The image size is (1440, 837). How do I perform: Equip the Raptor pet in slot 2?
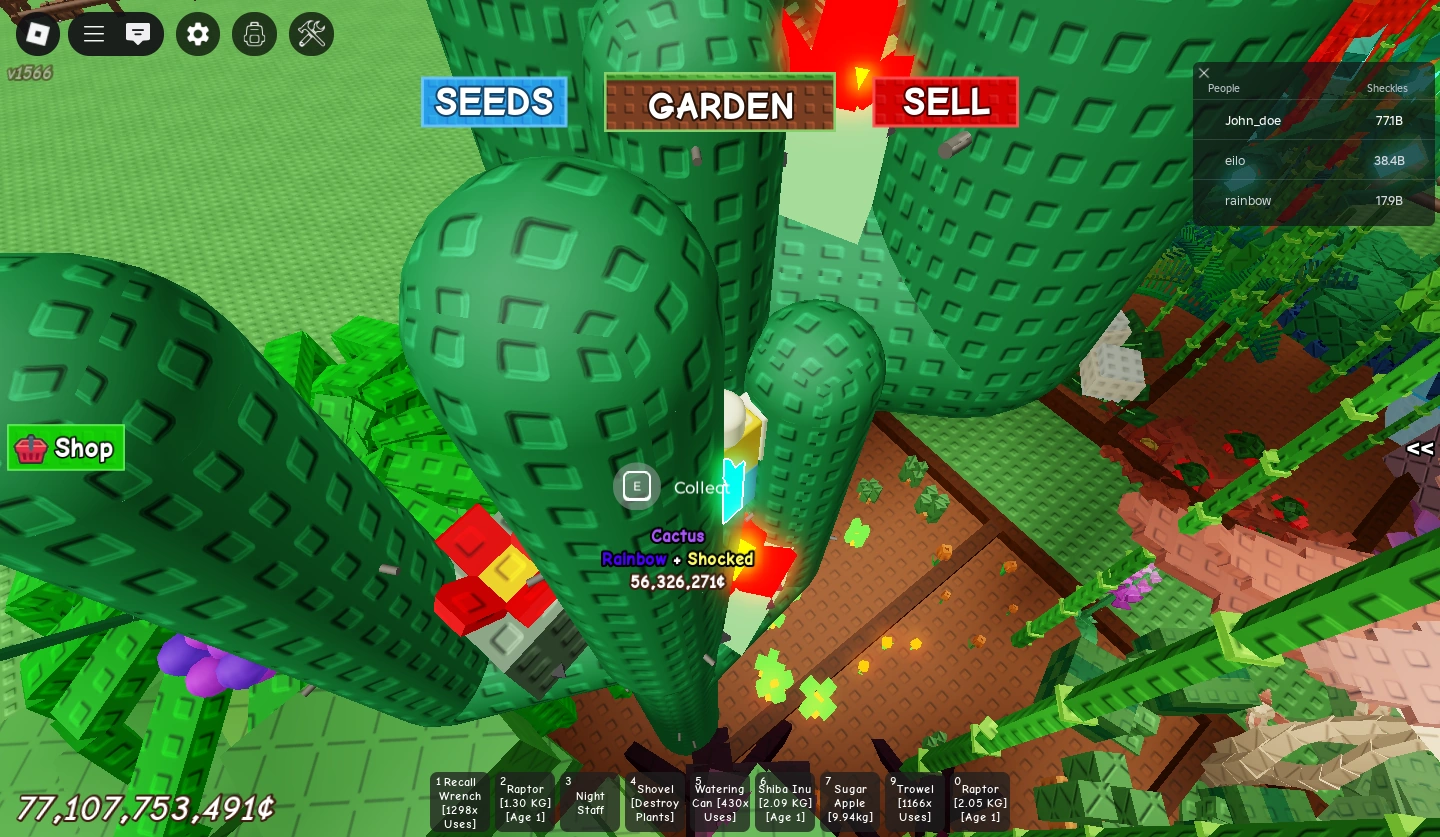coord(524,800)
